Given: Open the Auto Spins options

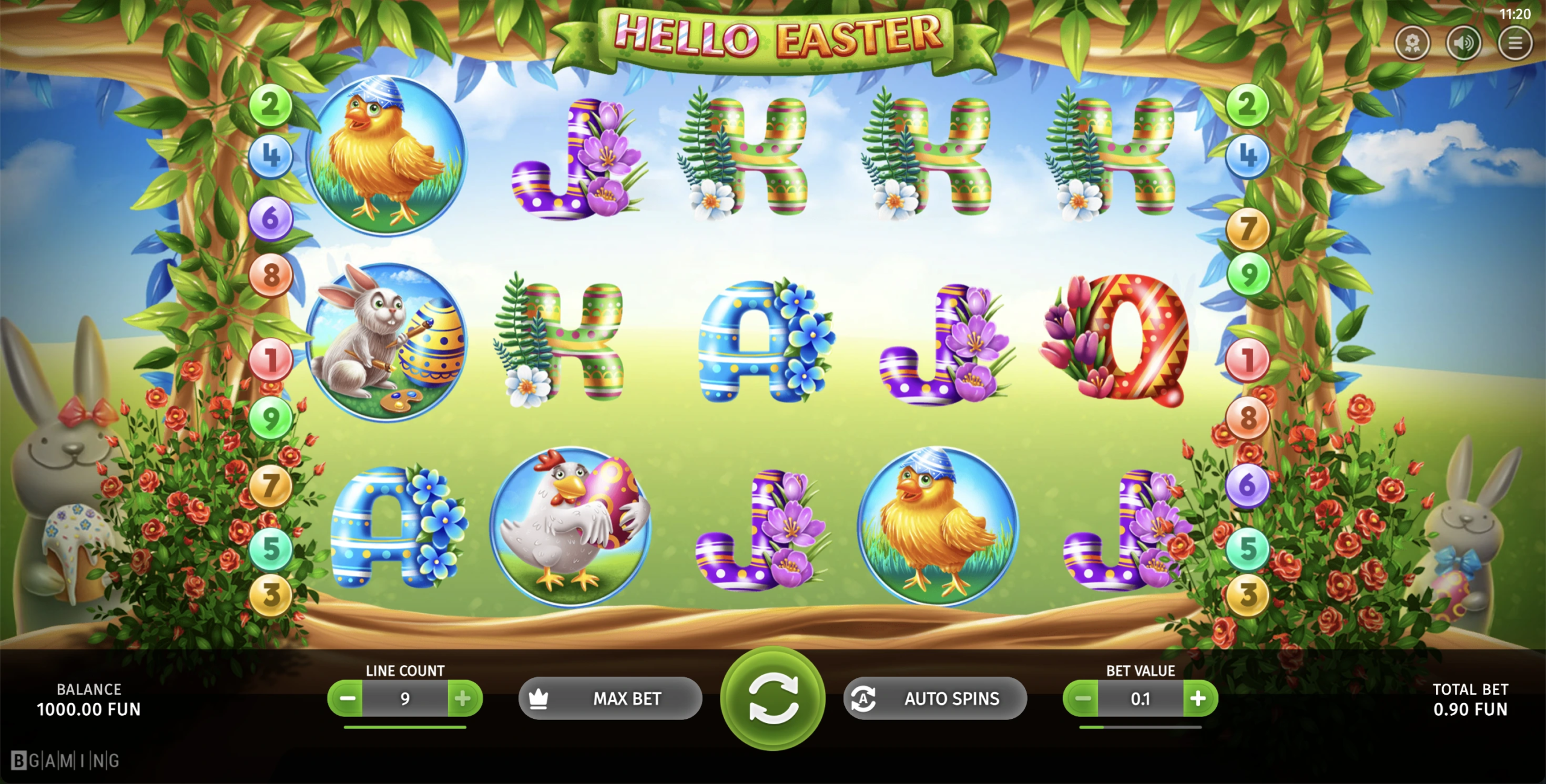Looking at the screenshot, I should pyautogui.click(x=935, y=699).
